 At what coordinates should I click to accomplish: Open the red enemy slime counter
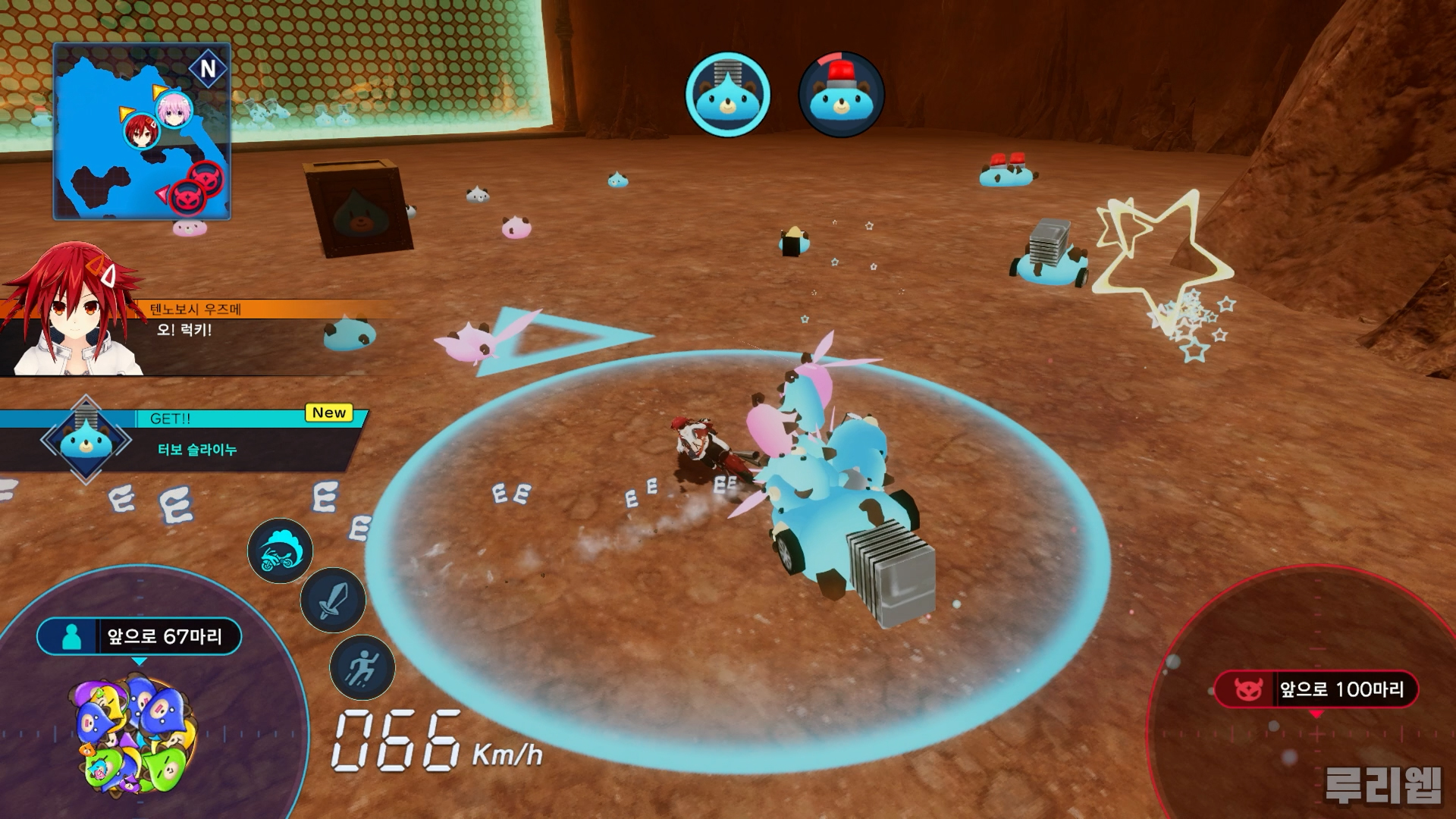tap(1316, 689)
